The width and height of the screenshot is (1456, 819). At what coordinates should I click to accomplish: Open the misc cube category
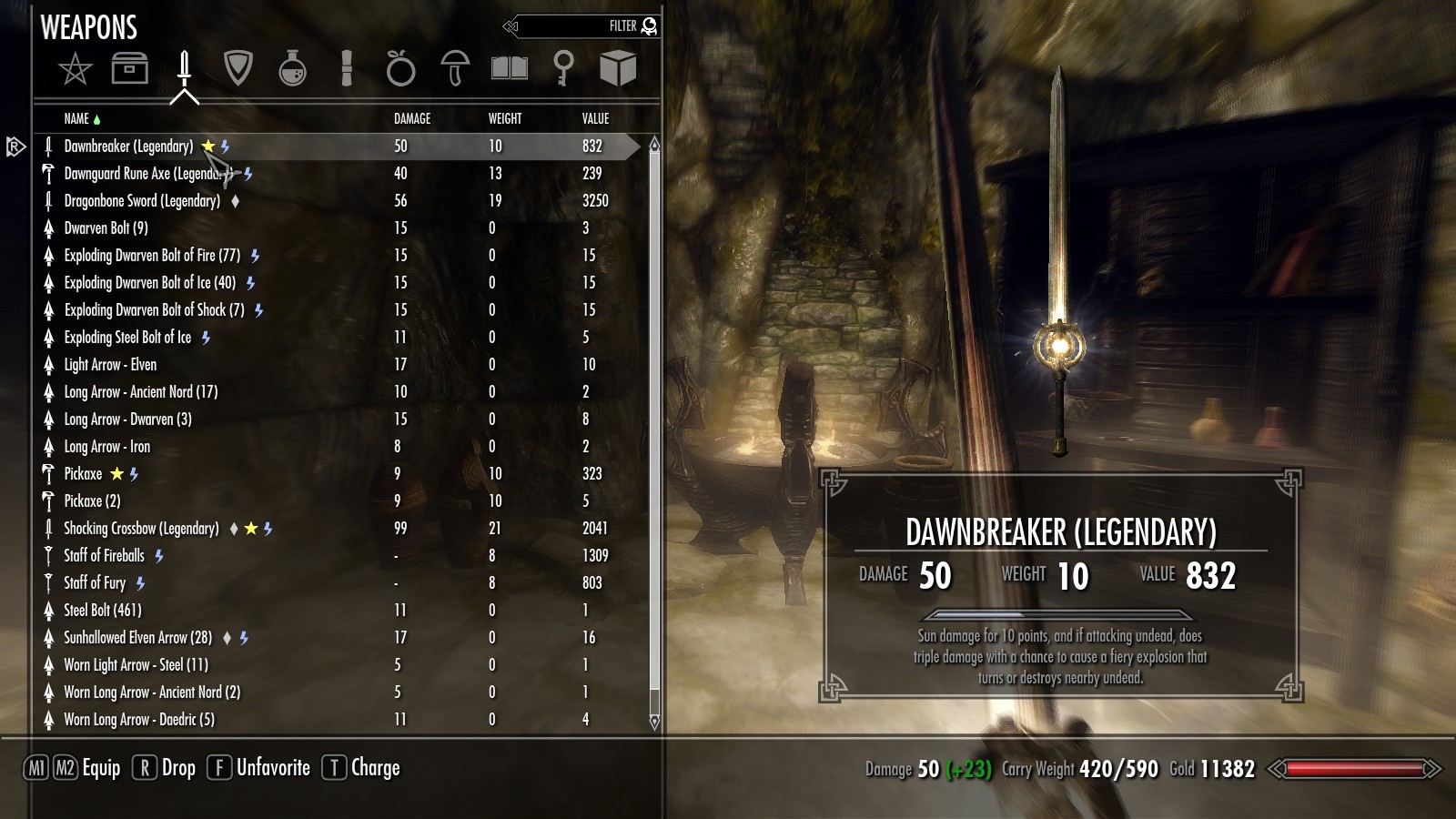click(618, 68)
